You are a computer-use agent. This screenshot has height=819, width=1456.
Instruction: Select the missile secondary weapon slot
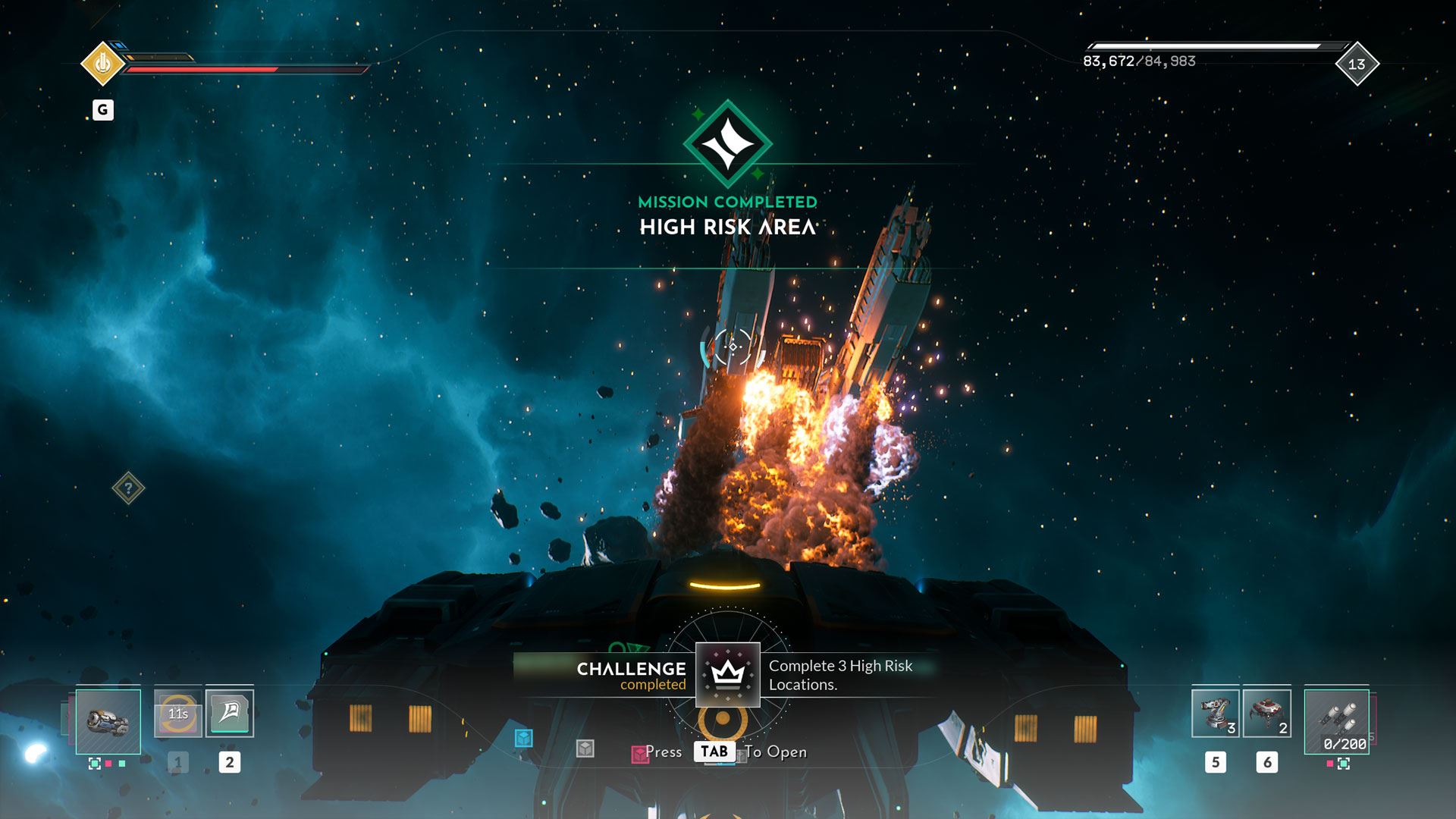pos(1336,721)
